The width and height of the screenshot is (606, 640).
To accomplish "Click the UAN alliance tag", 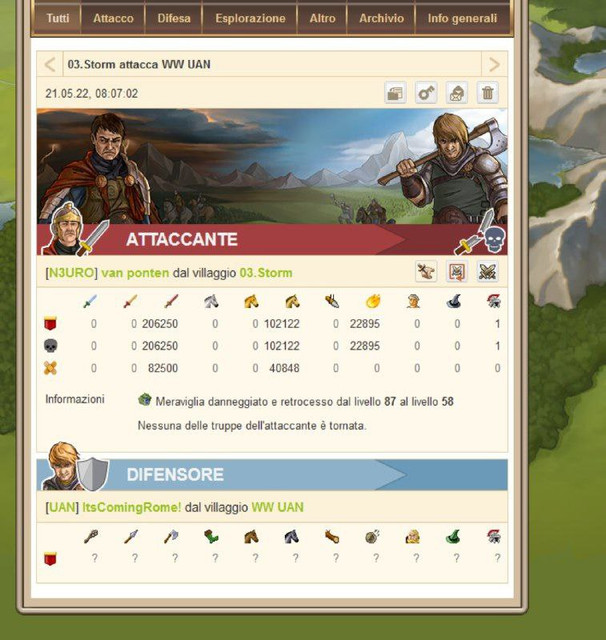I will pos(61,508).
